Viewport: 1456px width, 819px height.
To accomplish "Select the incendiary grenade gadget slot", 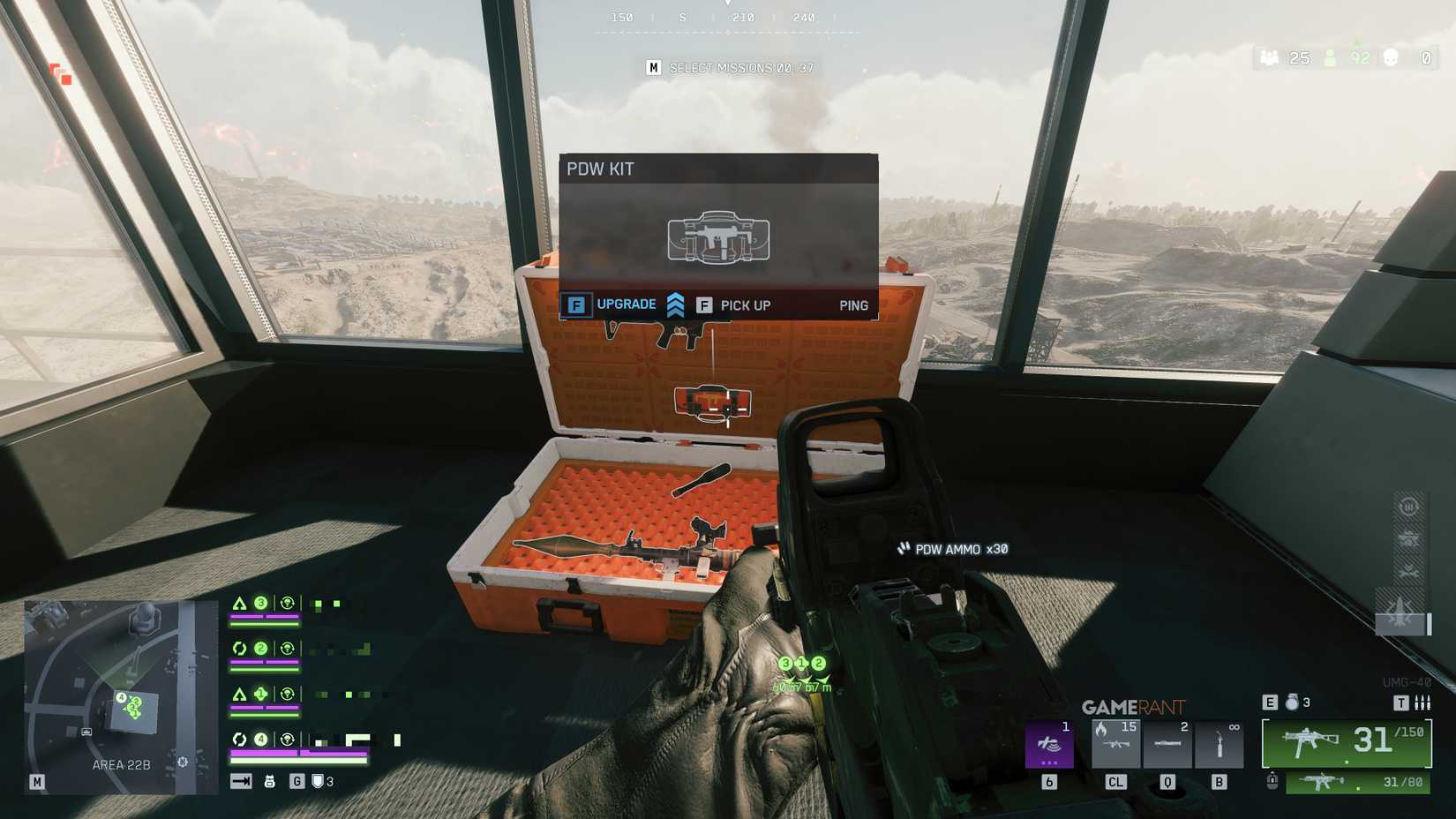I will 1116,743.
